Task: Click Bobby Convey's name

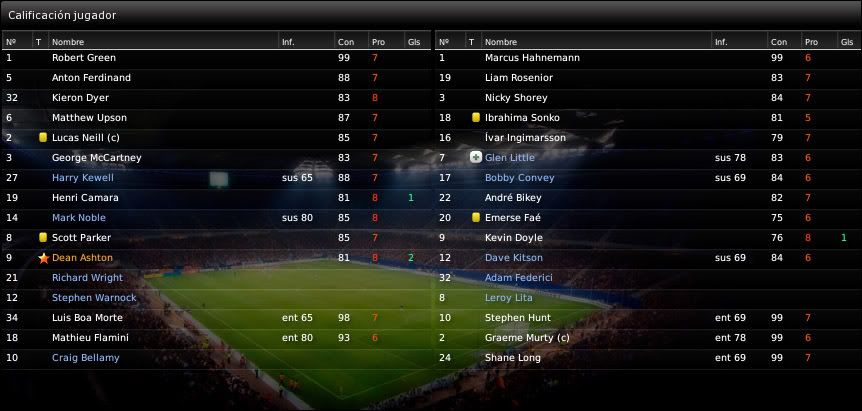Action: 519,178
